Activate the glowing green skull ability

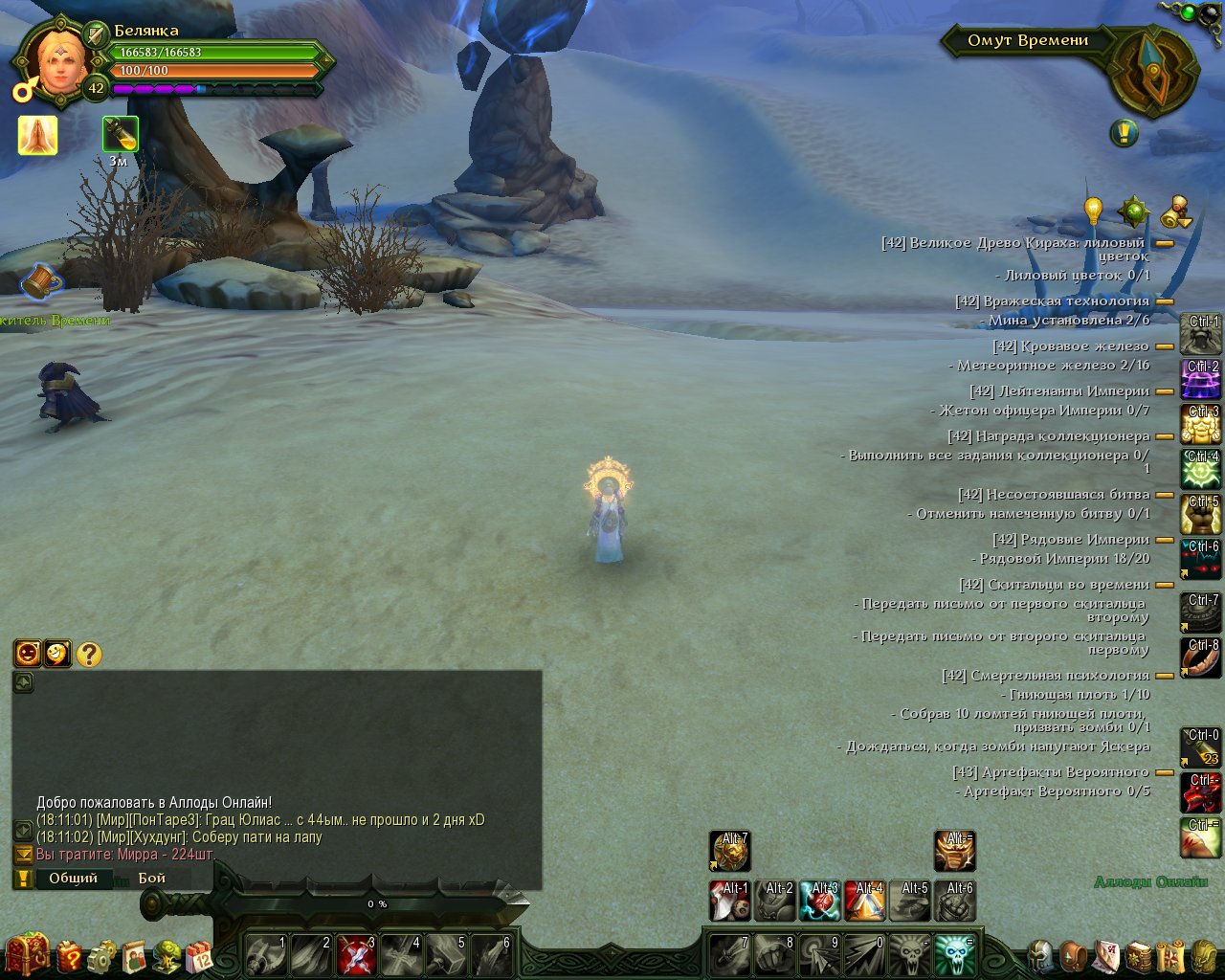[953, 954]
